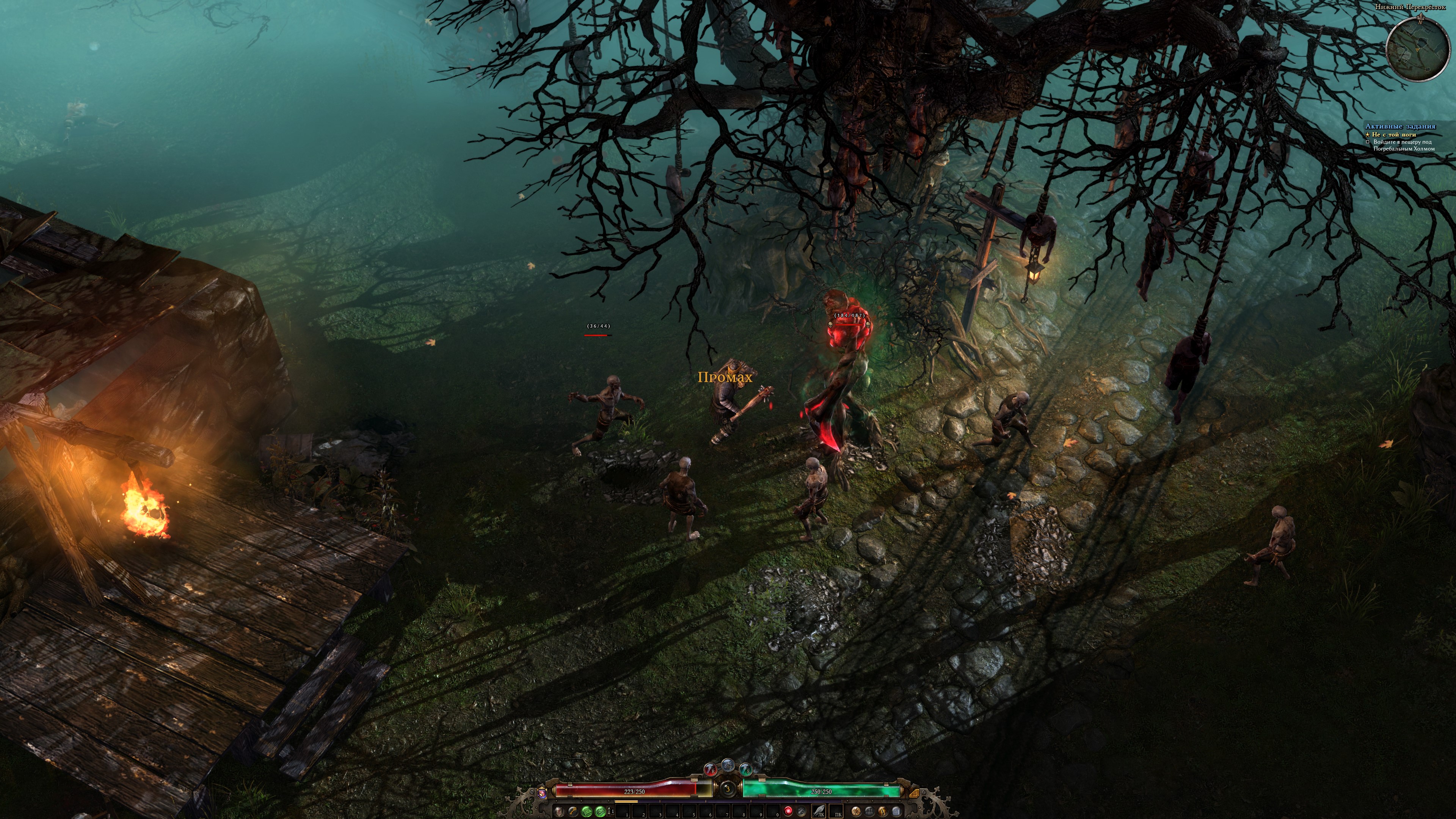Open the green book icon
The height and width of the screenshot is (819, 1456).
click(587, 811)
